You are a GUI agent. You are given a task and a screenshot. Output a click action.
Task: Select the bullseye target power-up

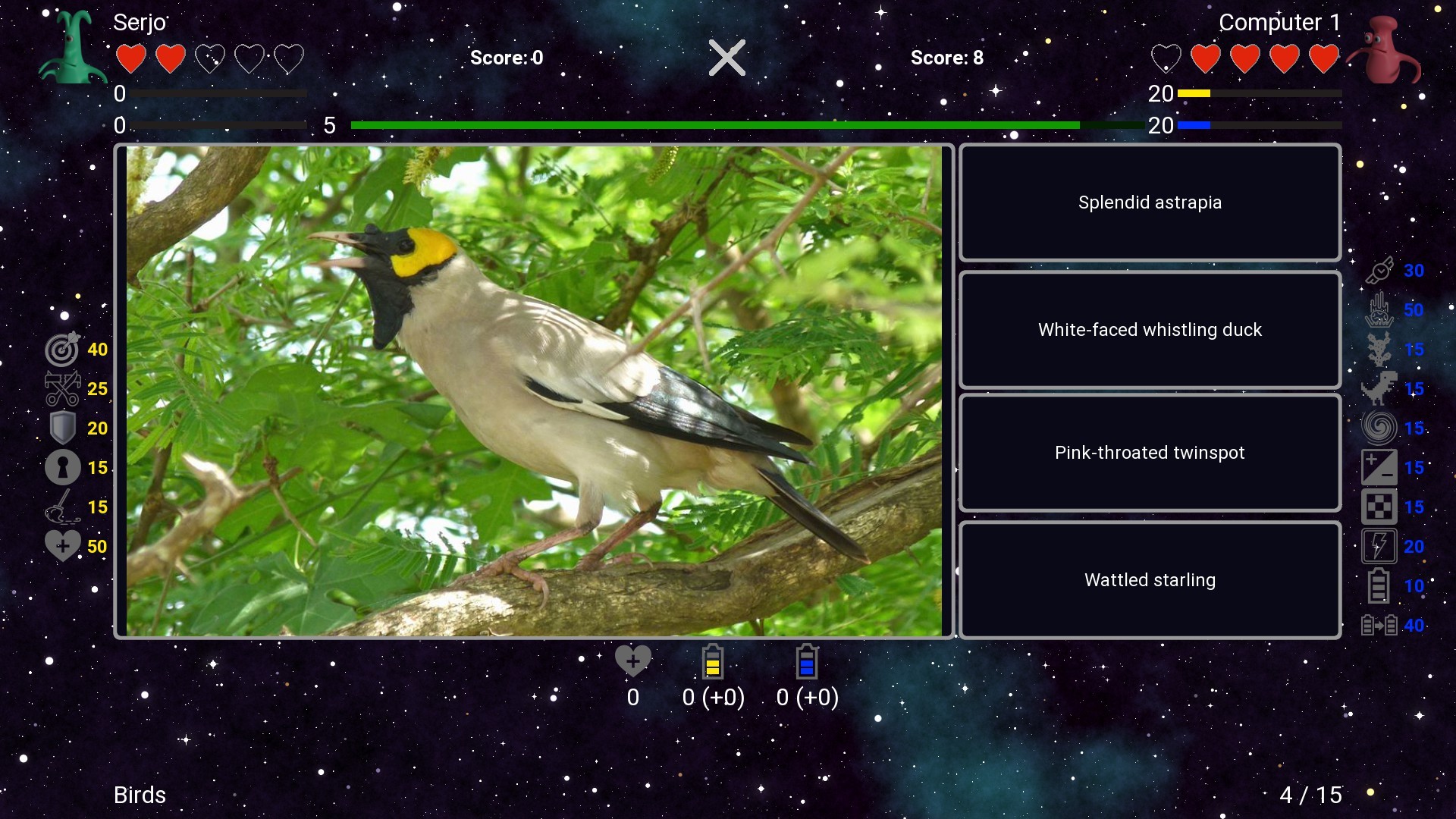click(63, 350)
